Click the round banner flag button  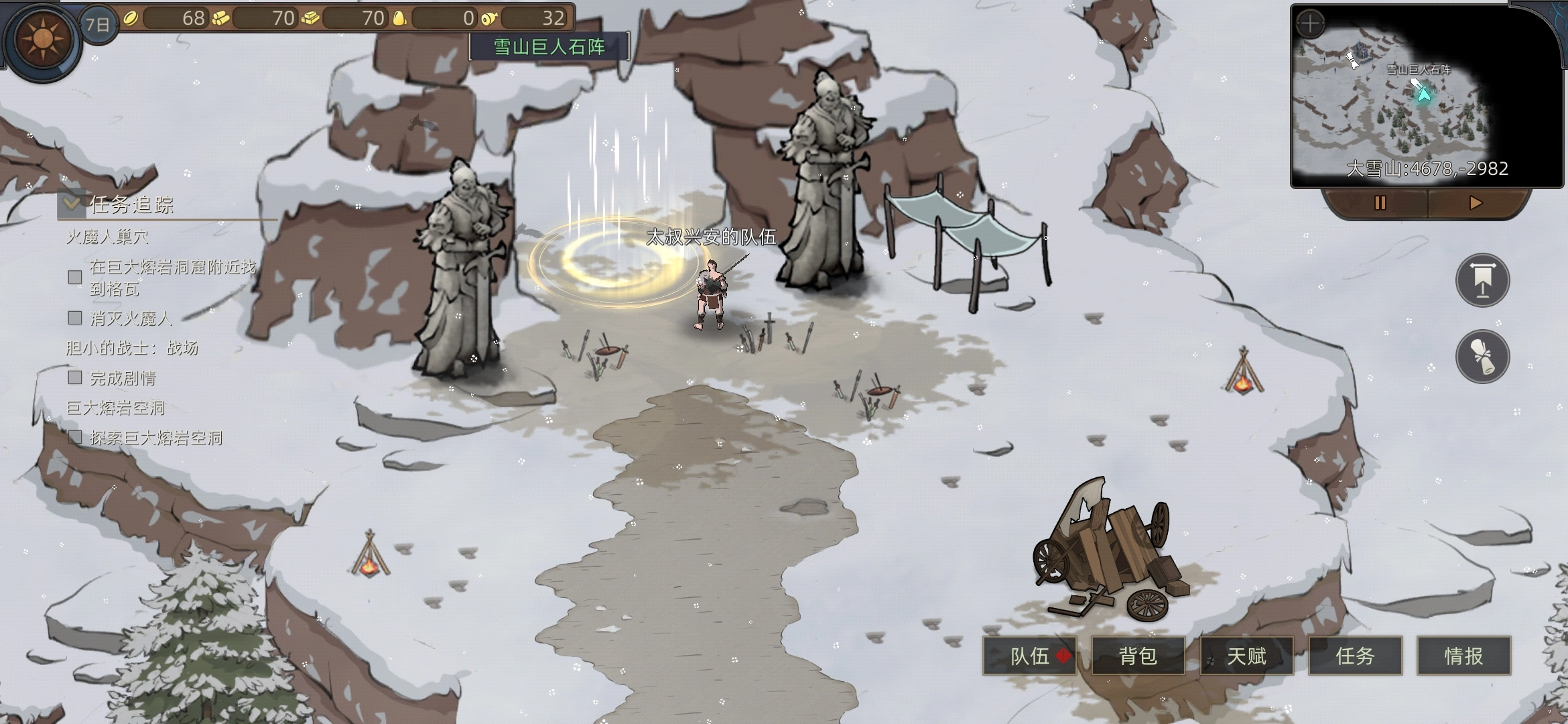coord(1482,280)
